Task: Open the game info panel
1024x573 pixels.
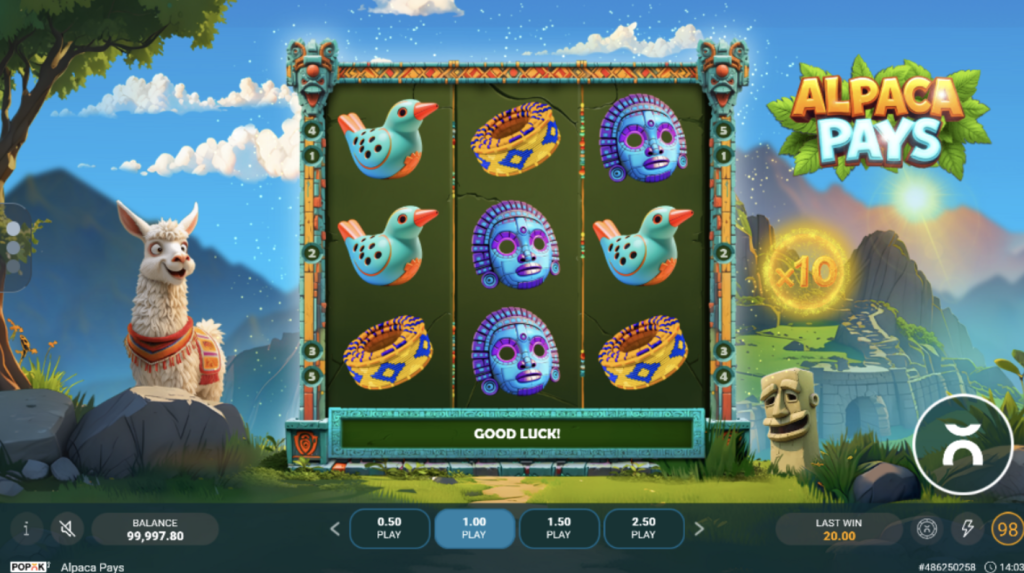Action: [x=26, y=528]
